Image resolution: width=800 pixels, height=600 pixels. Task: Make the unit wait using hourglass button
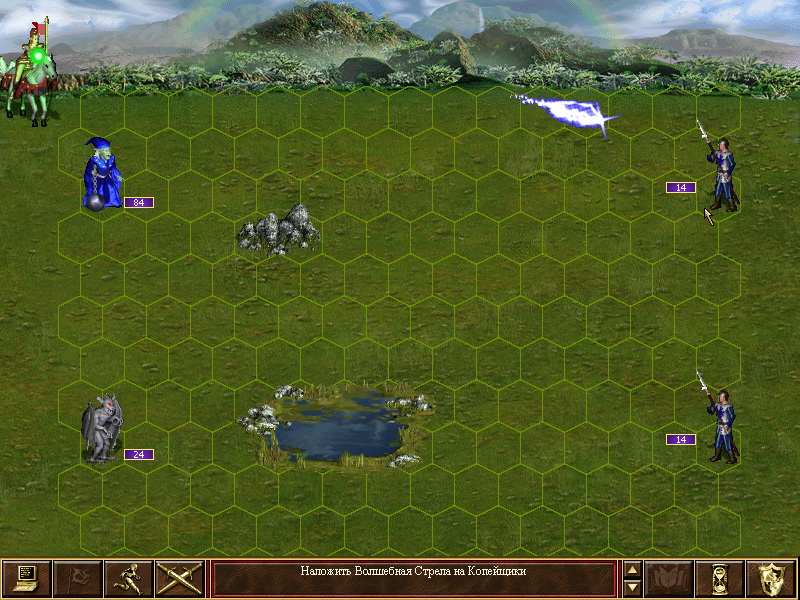[x=720, y=578]
